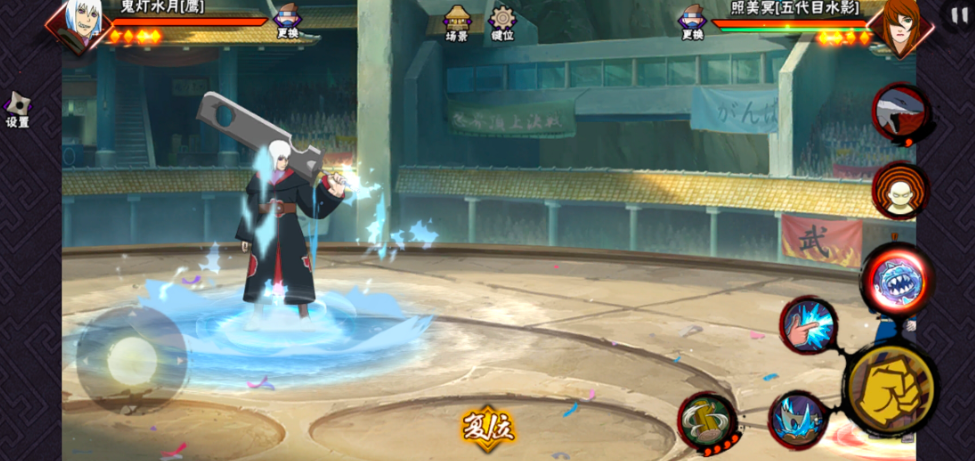
Task: Reset positions with the 复位 button
Action: pyautogui.click(x=487, y=427)
